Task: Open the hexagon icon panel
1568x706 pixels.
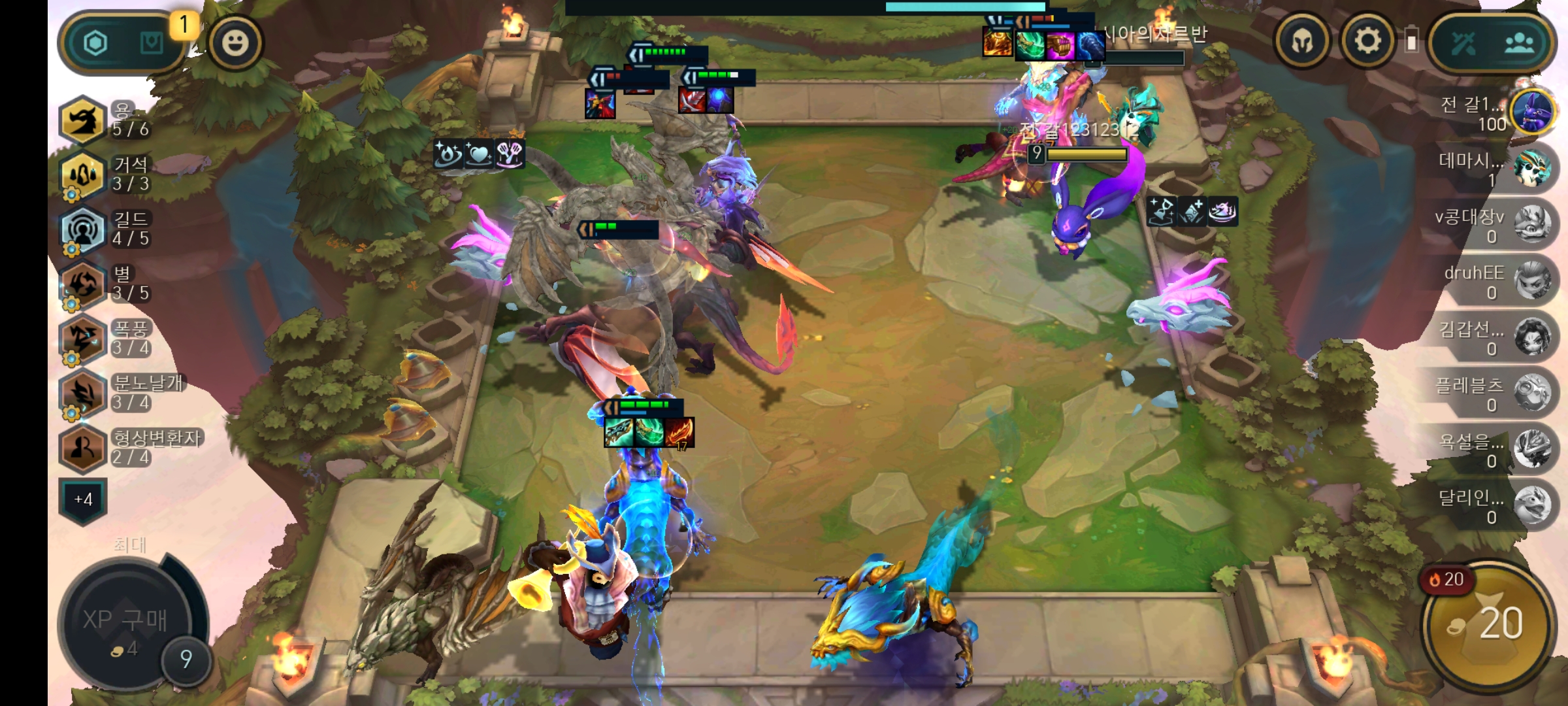Action: click(95, 43)
